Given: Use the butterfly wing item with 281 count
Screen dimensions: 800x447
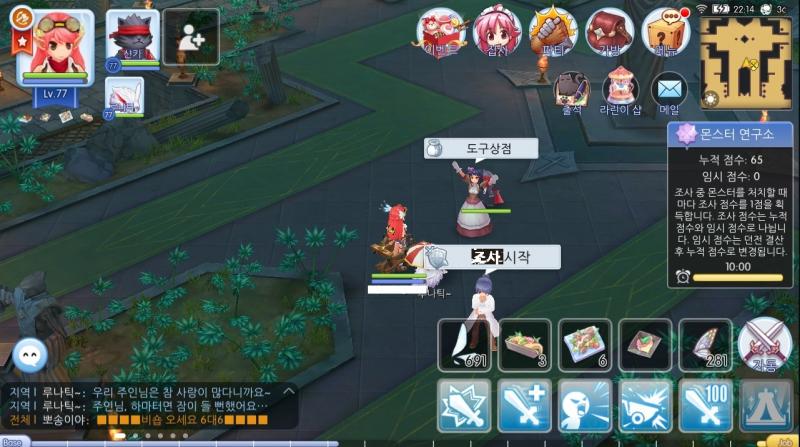Looking at the screenshot, I should 705,346.
